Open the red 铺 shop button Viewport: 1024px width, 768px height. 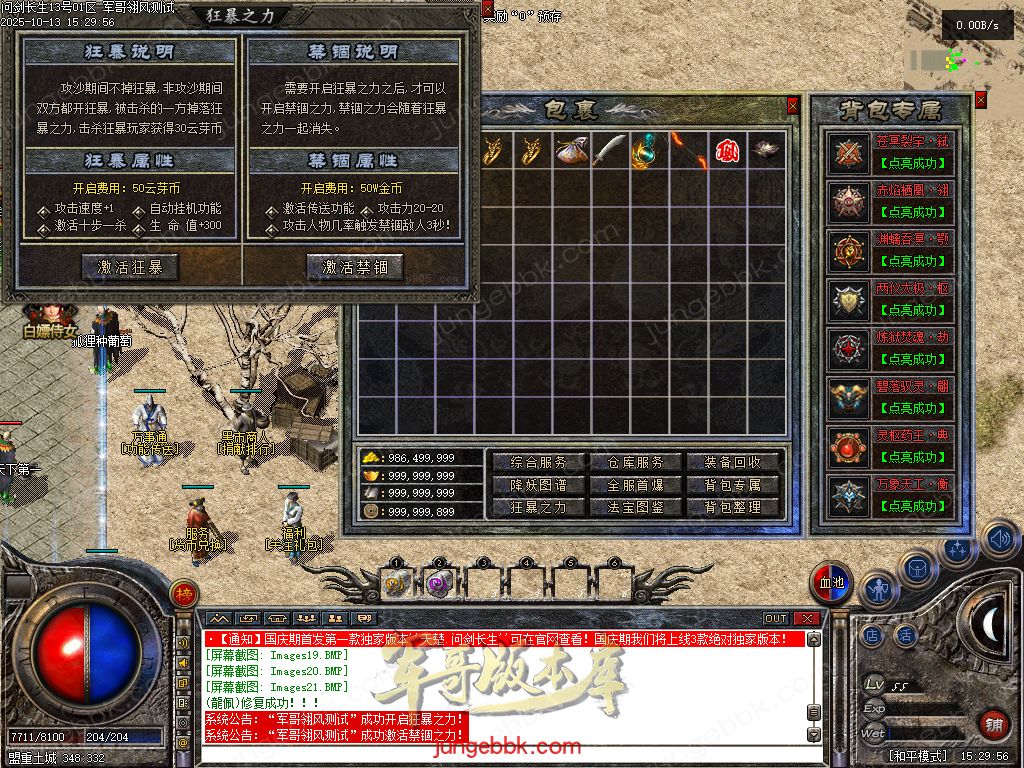point(993,724)
